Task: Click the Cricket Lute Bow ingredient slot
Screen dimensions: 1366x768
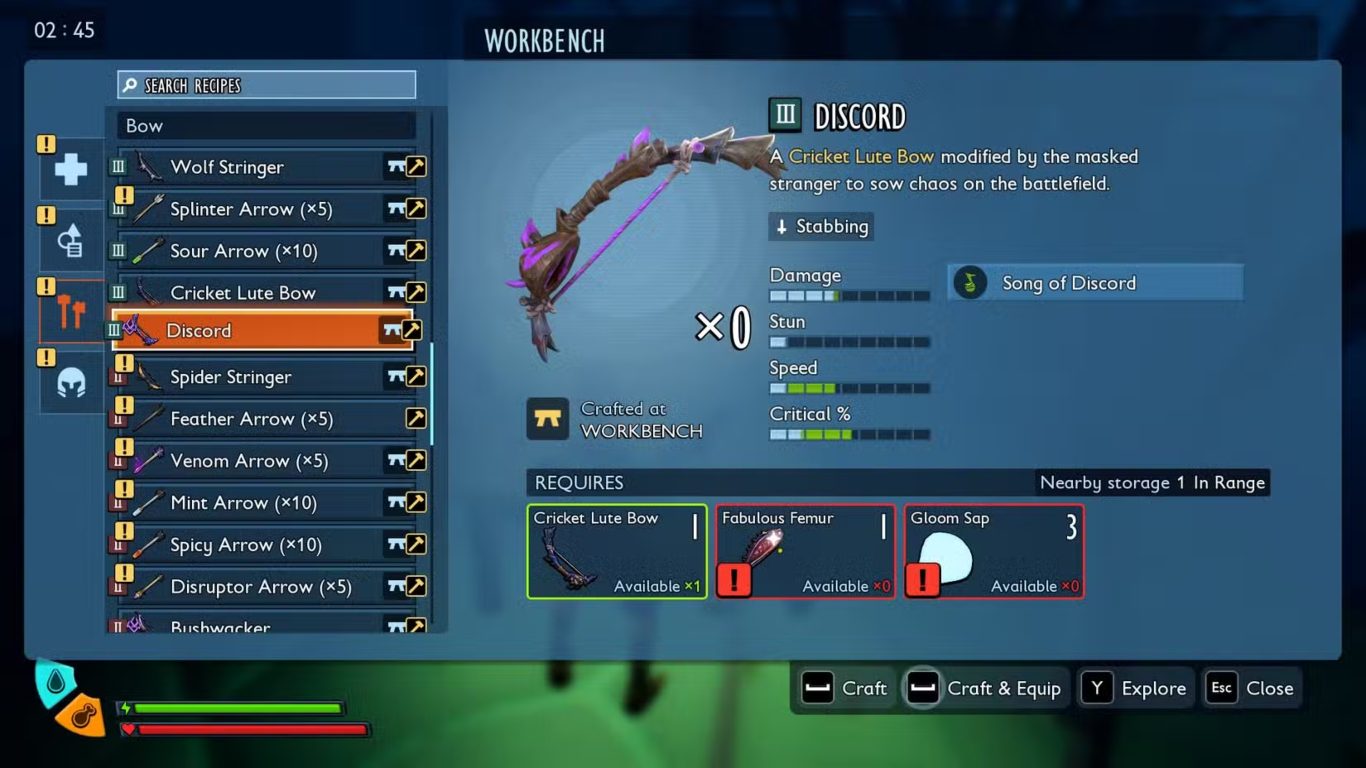Action: 616,552
